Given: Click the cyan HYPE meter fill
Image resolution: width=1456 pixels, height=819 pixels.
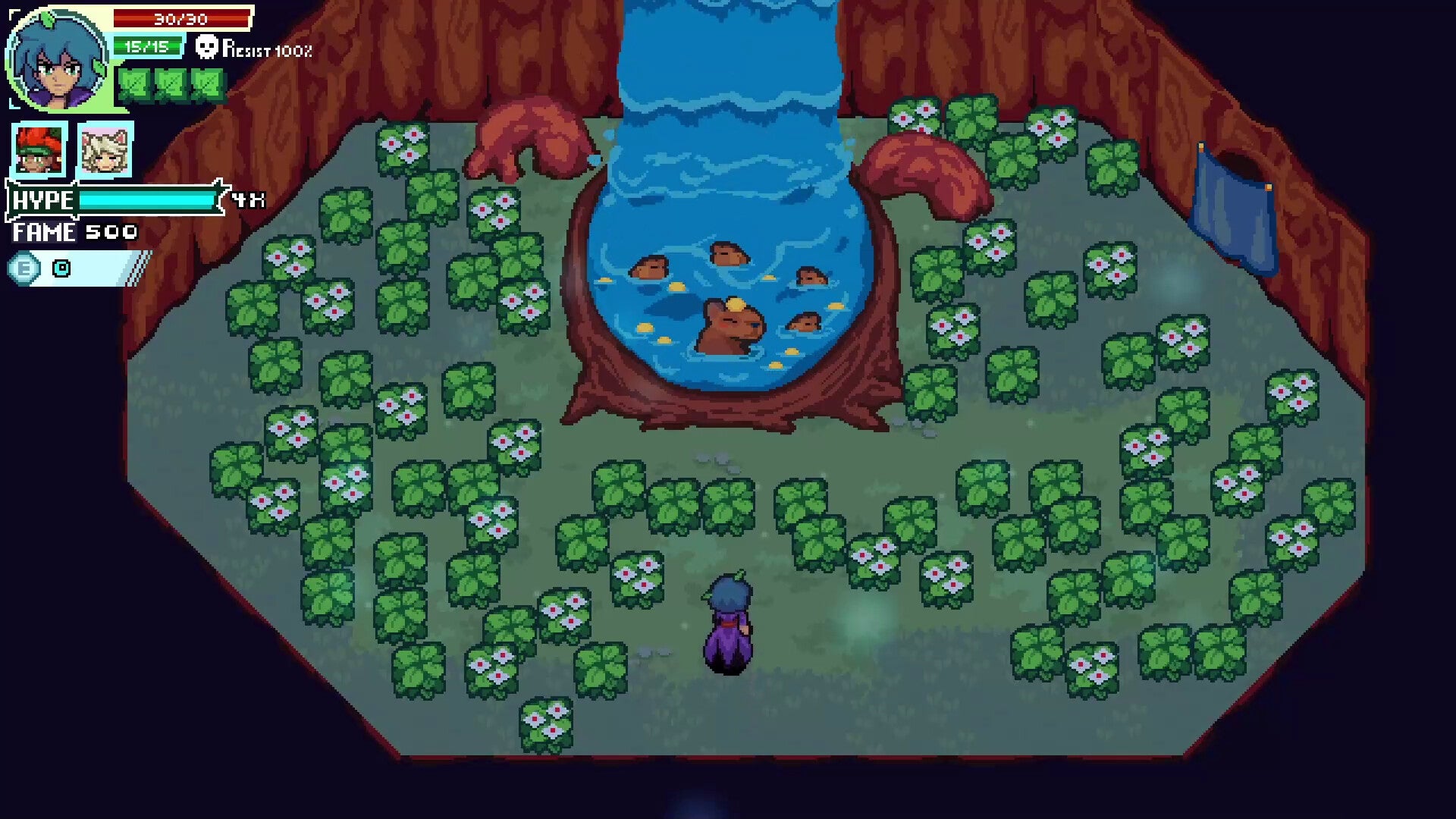Looking at the screenshot, I should (x=148, y=202).
